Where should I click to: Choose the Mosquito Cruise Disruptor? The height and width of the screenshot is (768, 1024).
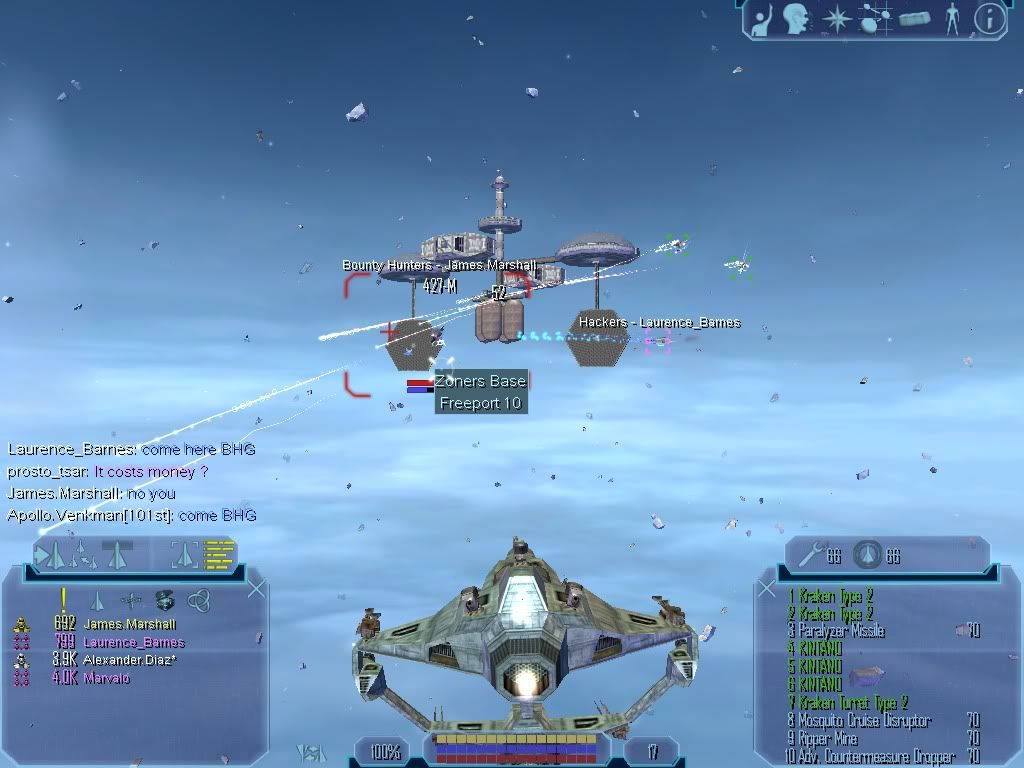tap(859, 721)
